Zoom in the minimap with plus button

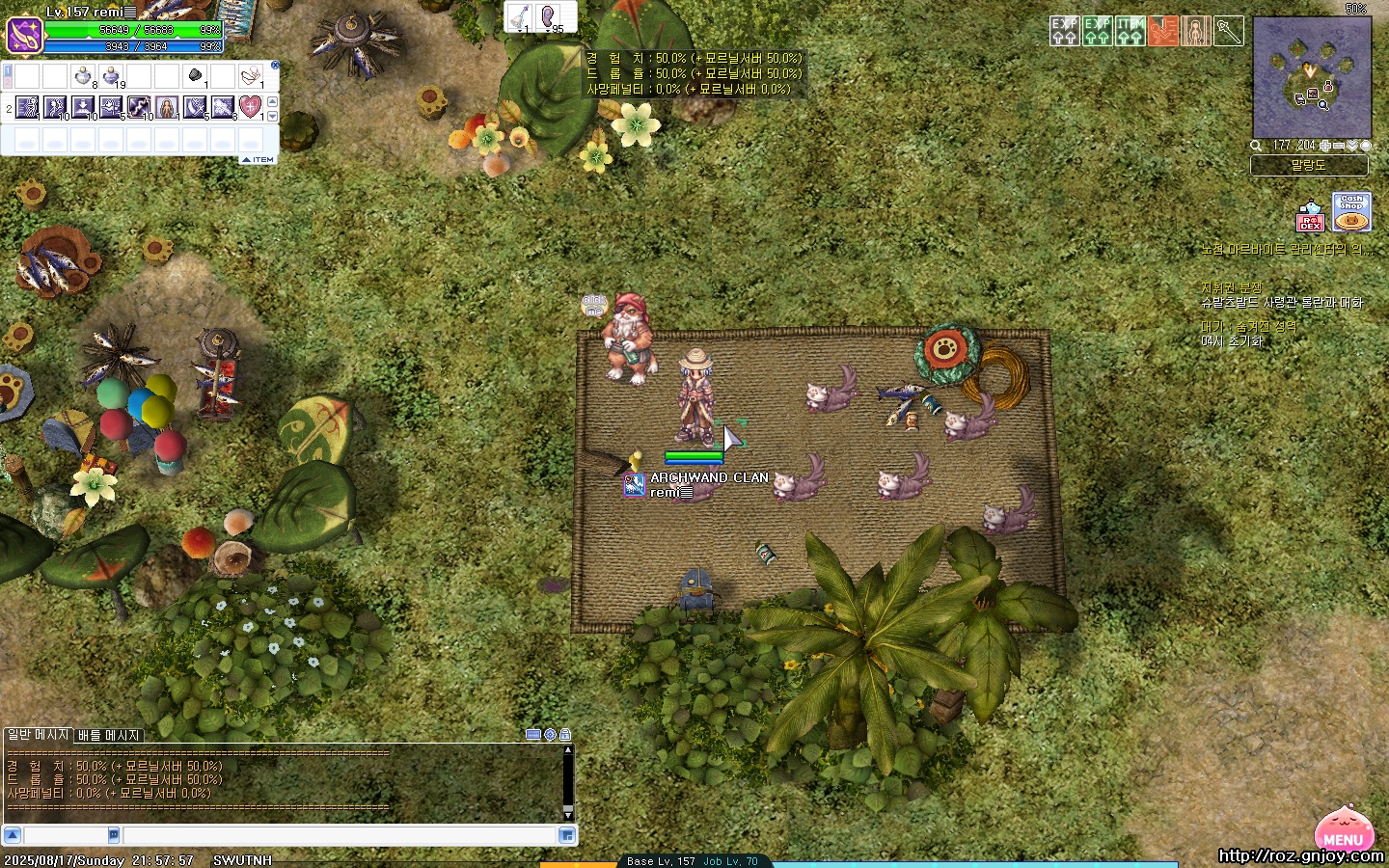1326,146
